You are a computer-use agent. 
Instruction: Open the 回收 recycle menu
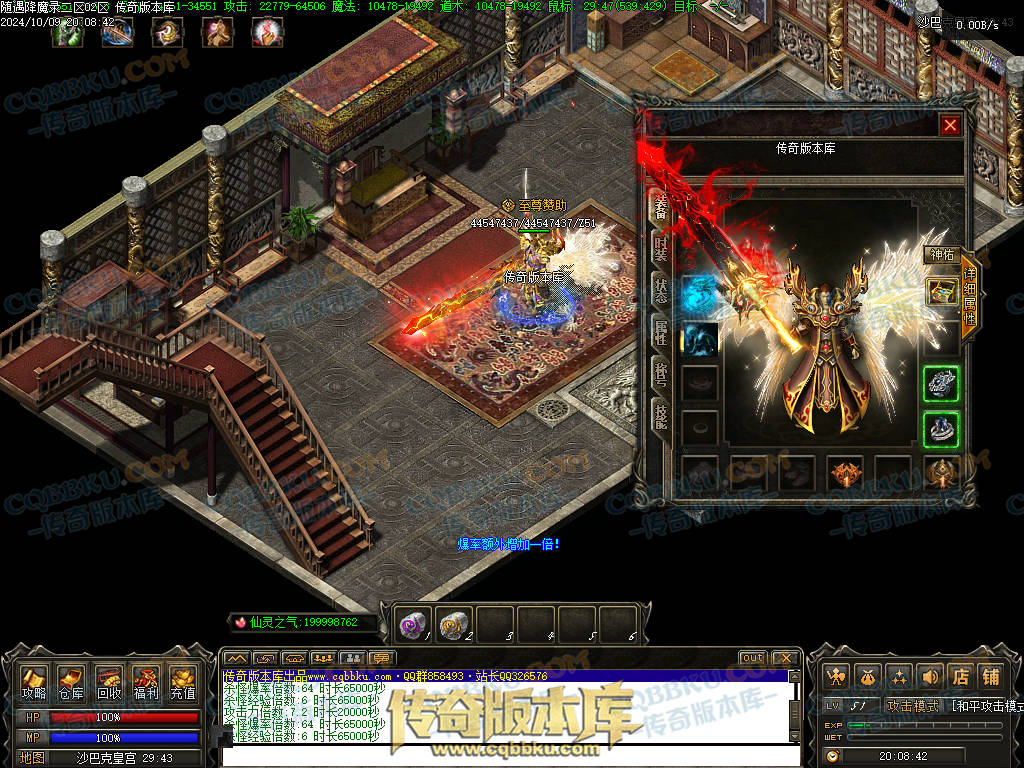click(108, 682)
